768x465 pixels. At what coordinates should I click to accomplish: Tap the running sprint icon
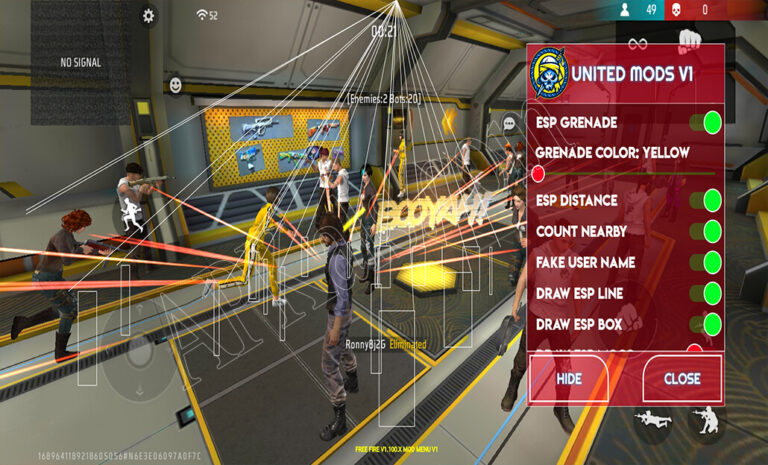coord(130,213)
